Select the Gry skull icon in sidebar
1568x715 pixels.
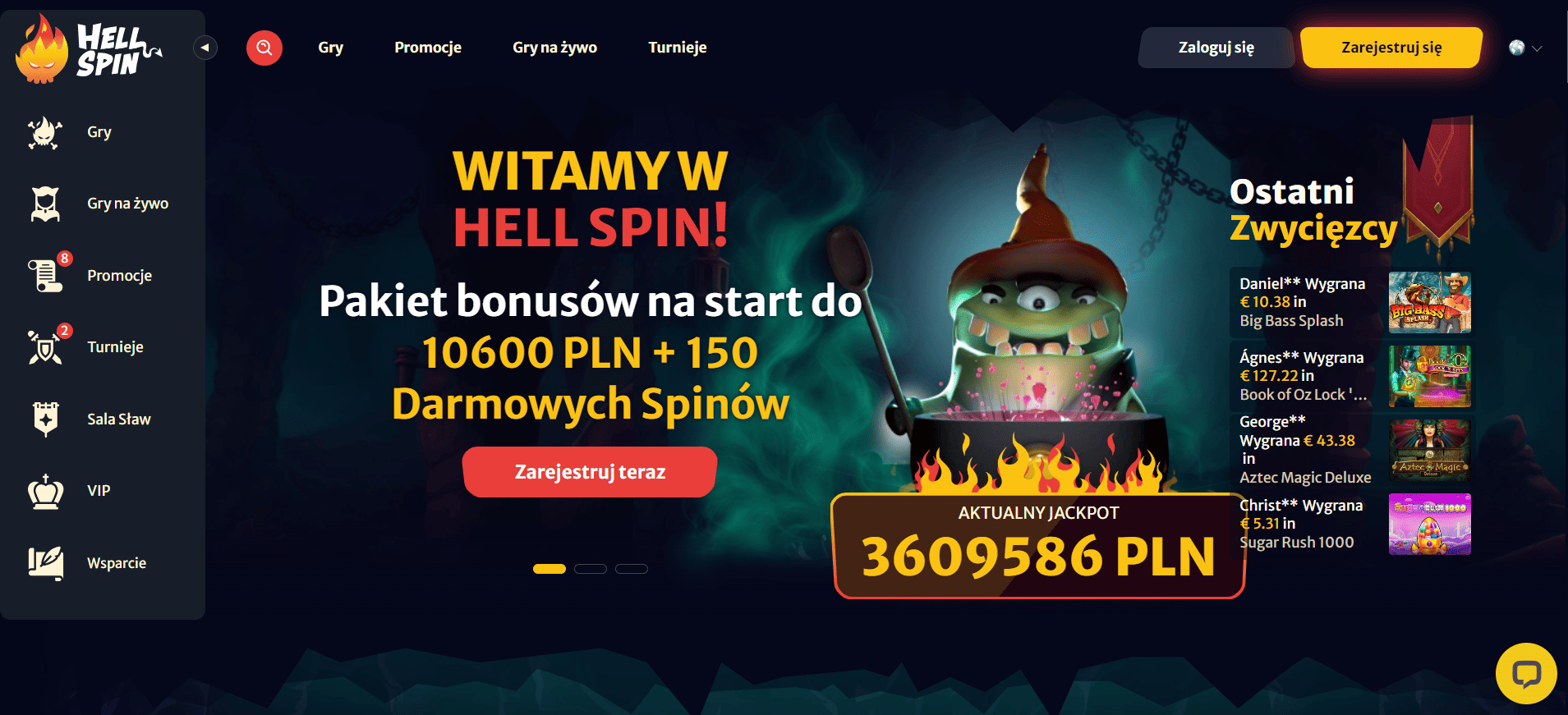pyautogui.click(x=45, y=132)
